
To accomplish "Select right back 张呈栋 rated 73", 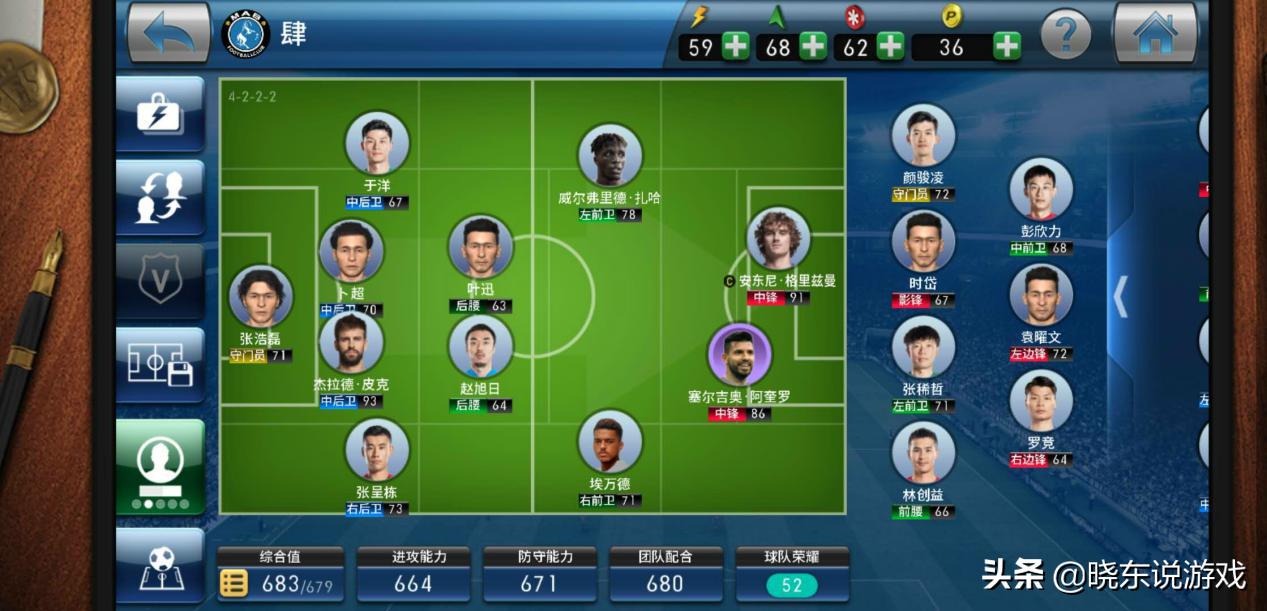I will 377,451.
